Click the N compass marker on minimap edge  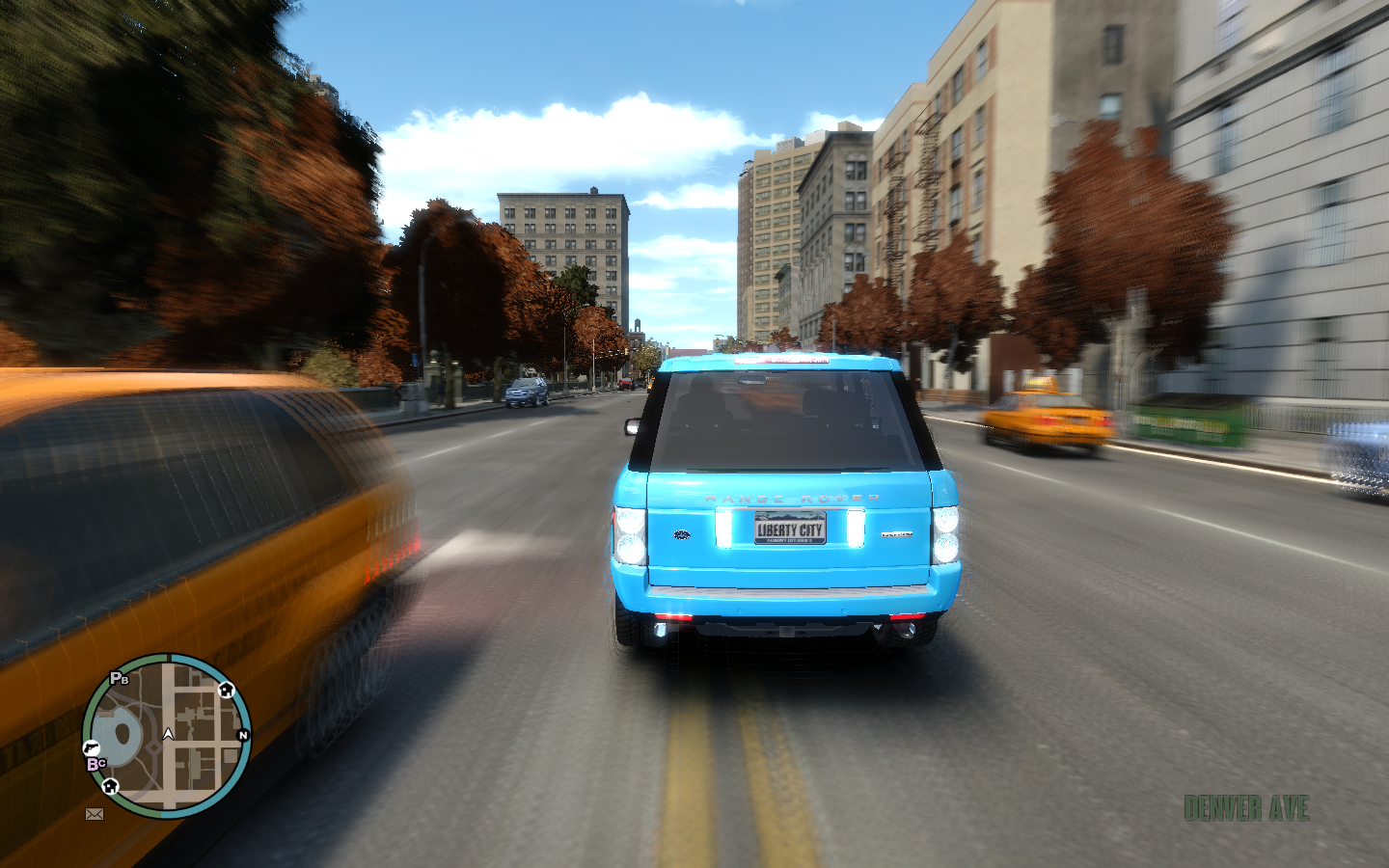tap(243, 735)
